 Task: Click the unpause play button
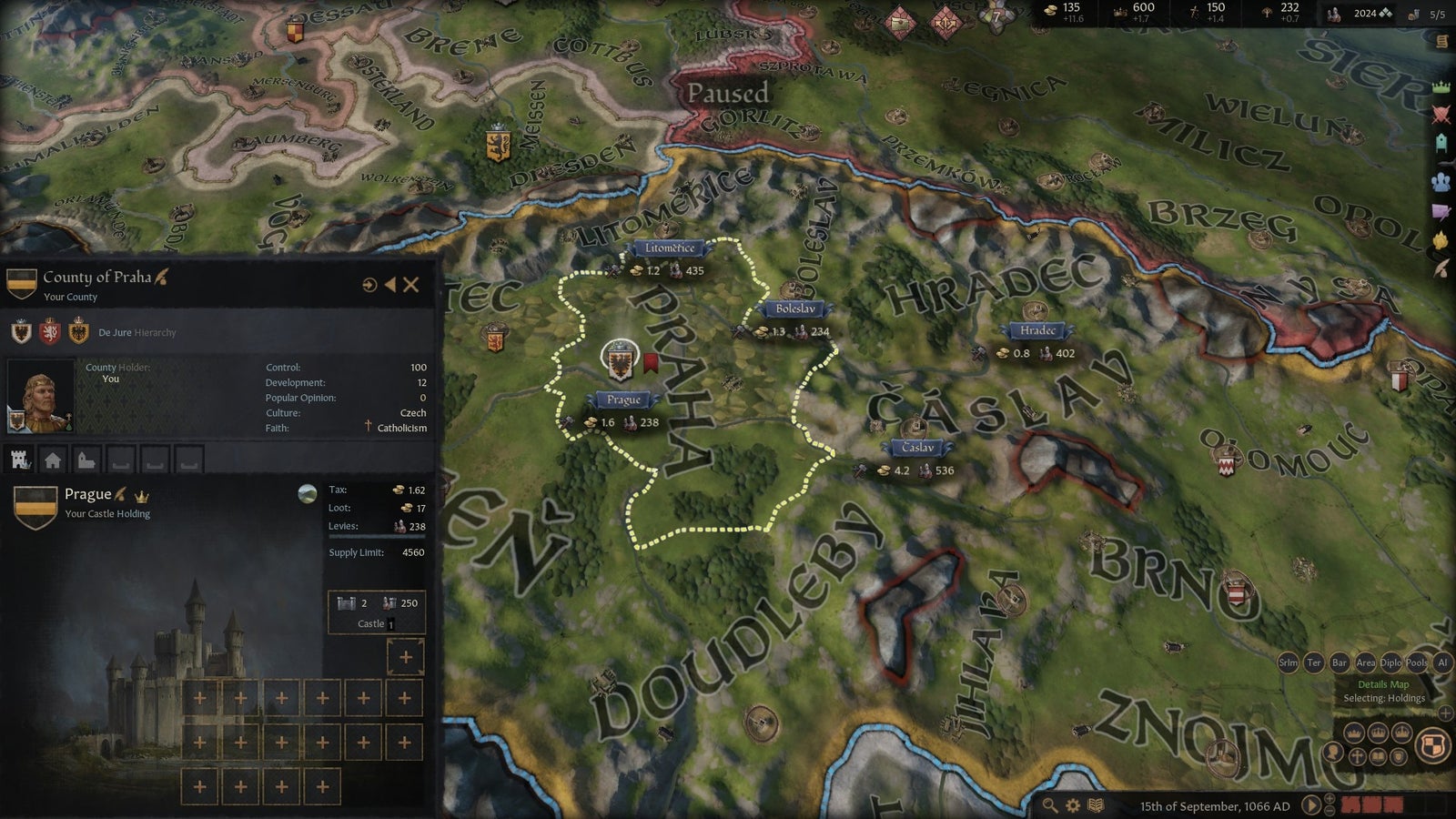pyautogui.click(x=1311, y=804)
